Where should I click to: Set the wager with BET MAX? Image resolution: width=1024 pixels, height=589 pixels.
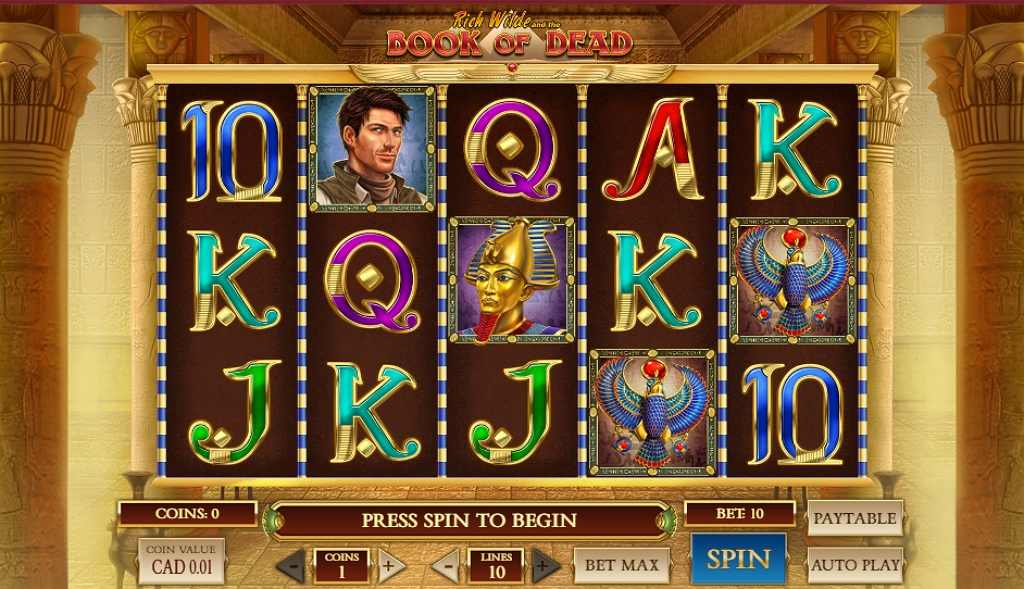pyautogui.click(x=621, y=565)
